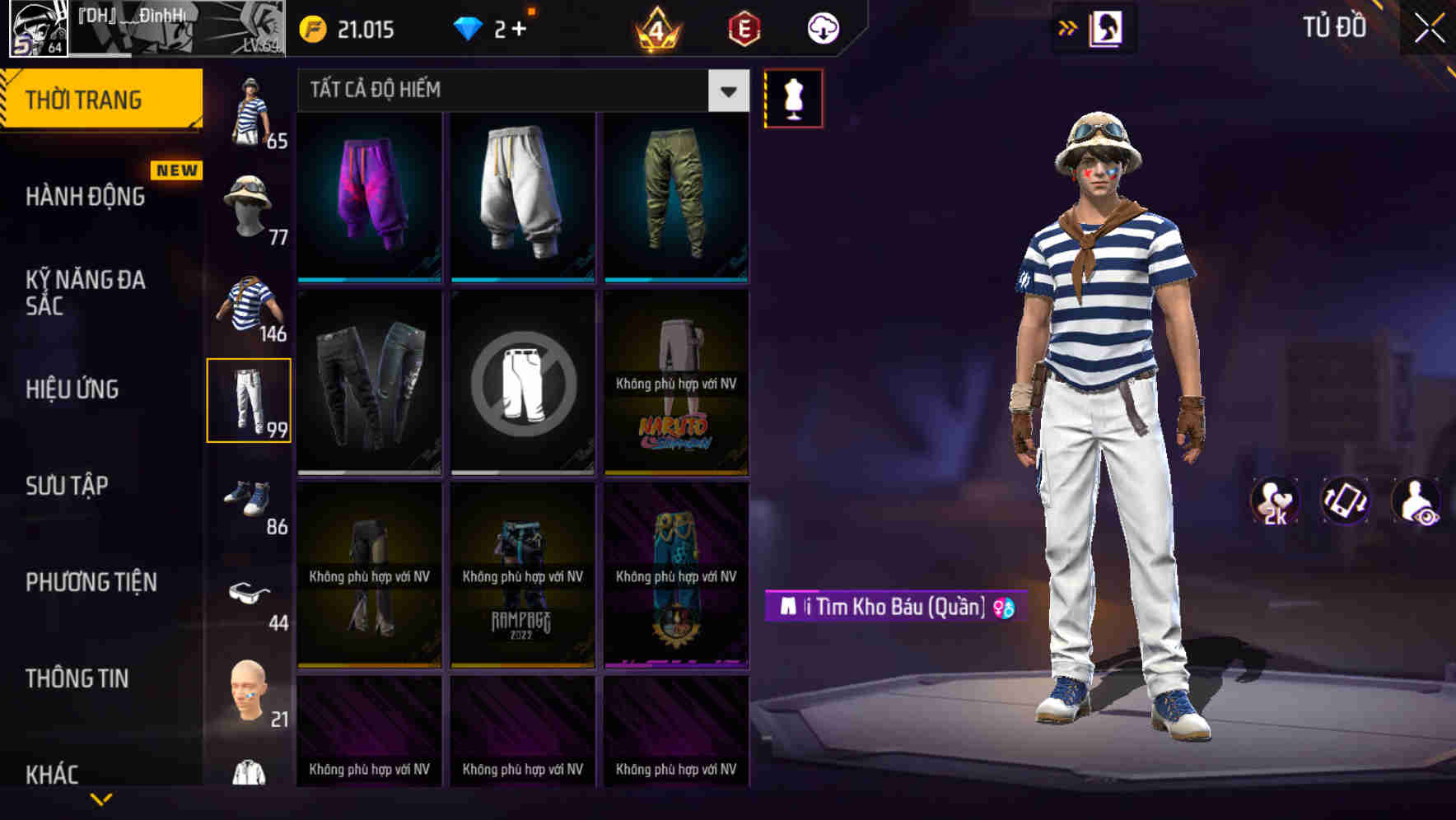Open the SƯU TẬP tab
The image size is (1456, 820).
point(69,486)
